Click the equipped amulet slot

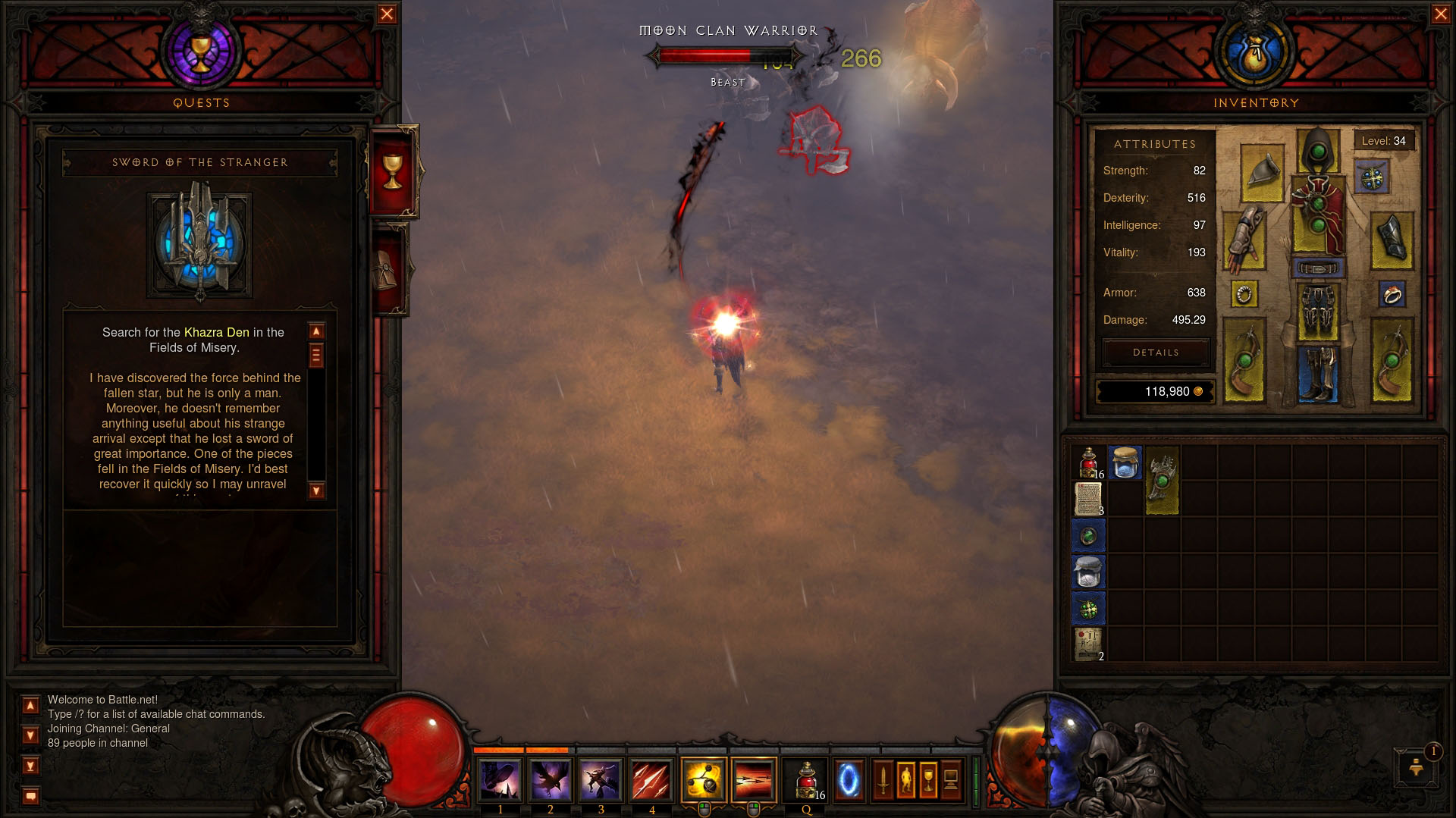[x=1372, y=178]
